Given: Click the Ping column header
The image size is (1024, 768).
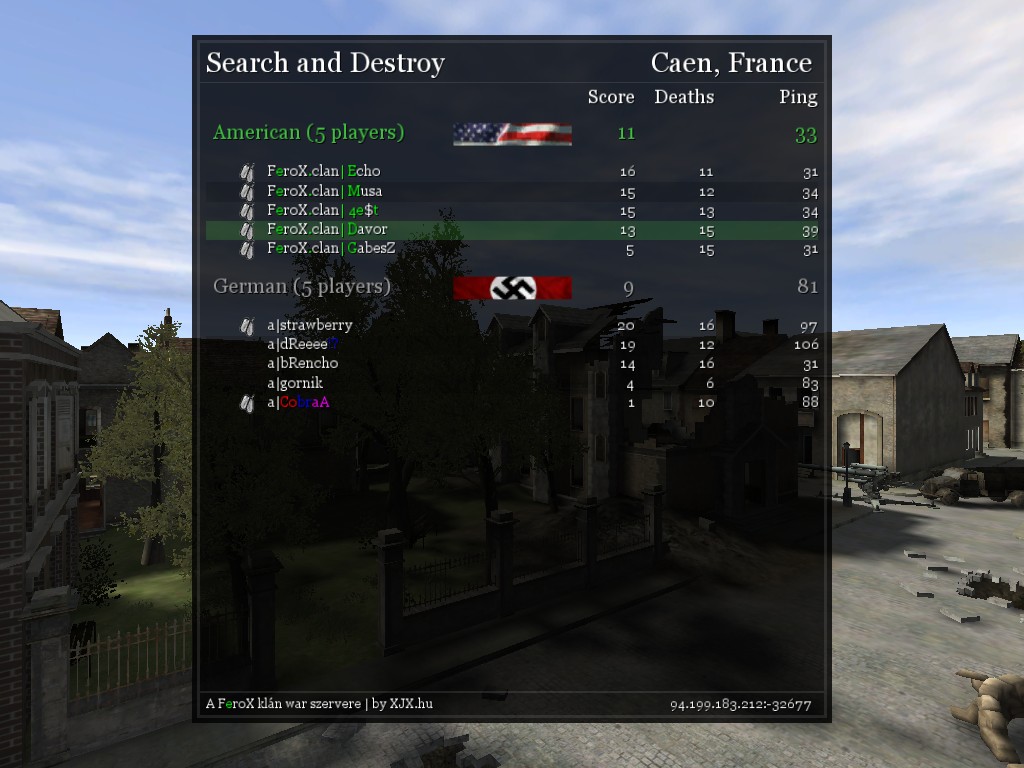Looking at the screenshot, I should (798, 97).
